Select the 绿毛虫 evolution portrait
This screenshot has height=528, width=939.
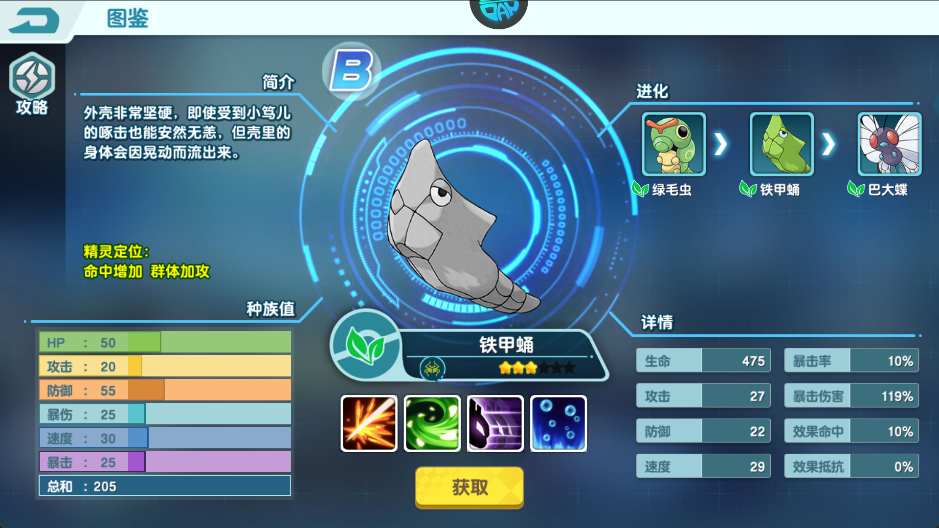[673, 144]
